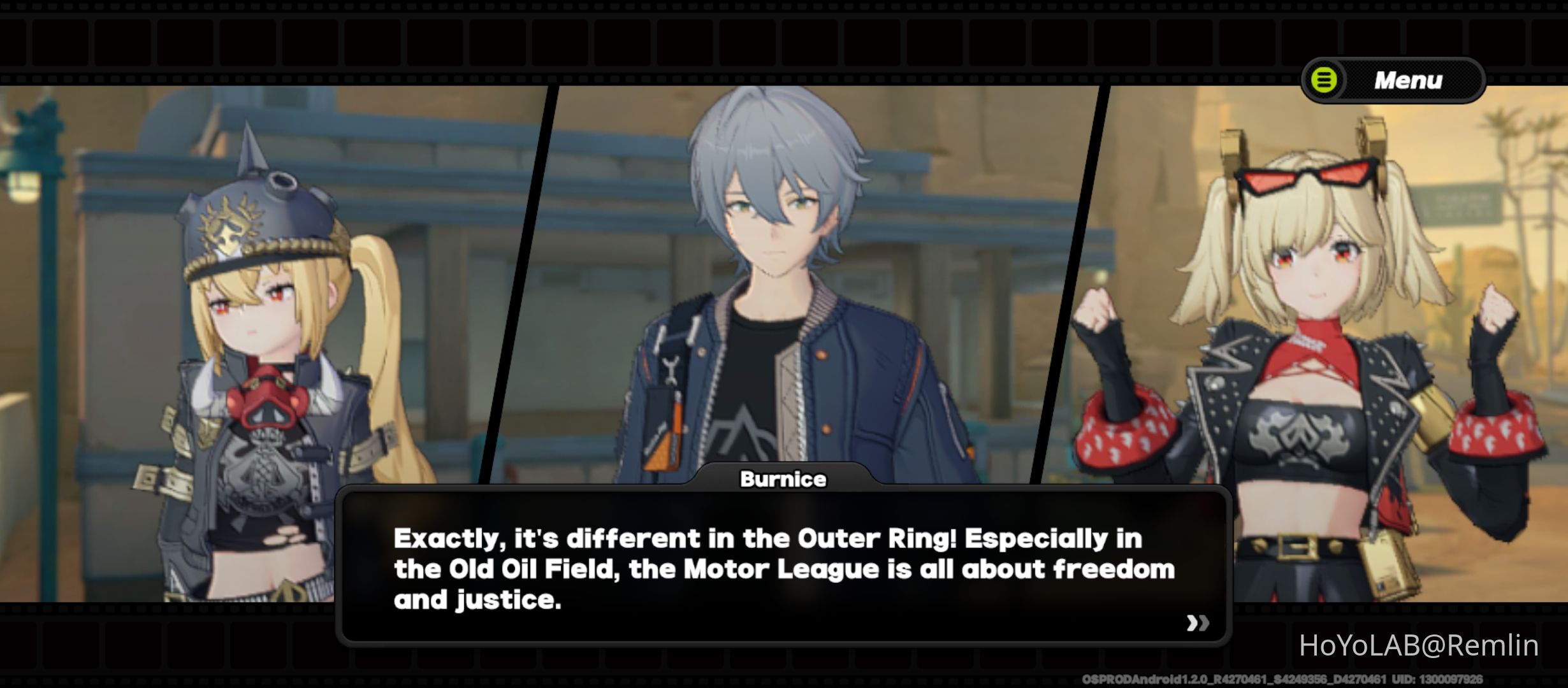Click the dialogue text box

[784, 567]
